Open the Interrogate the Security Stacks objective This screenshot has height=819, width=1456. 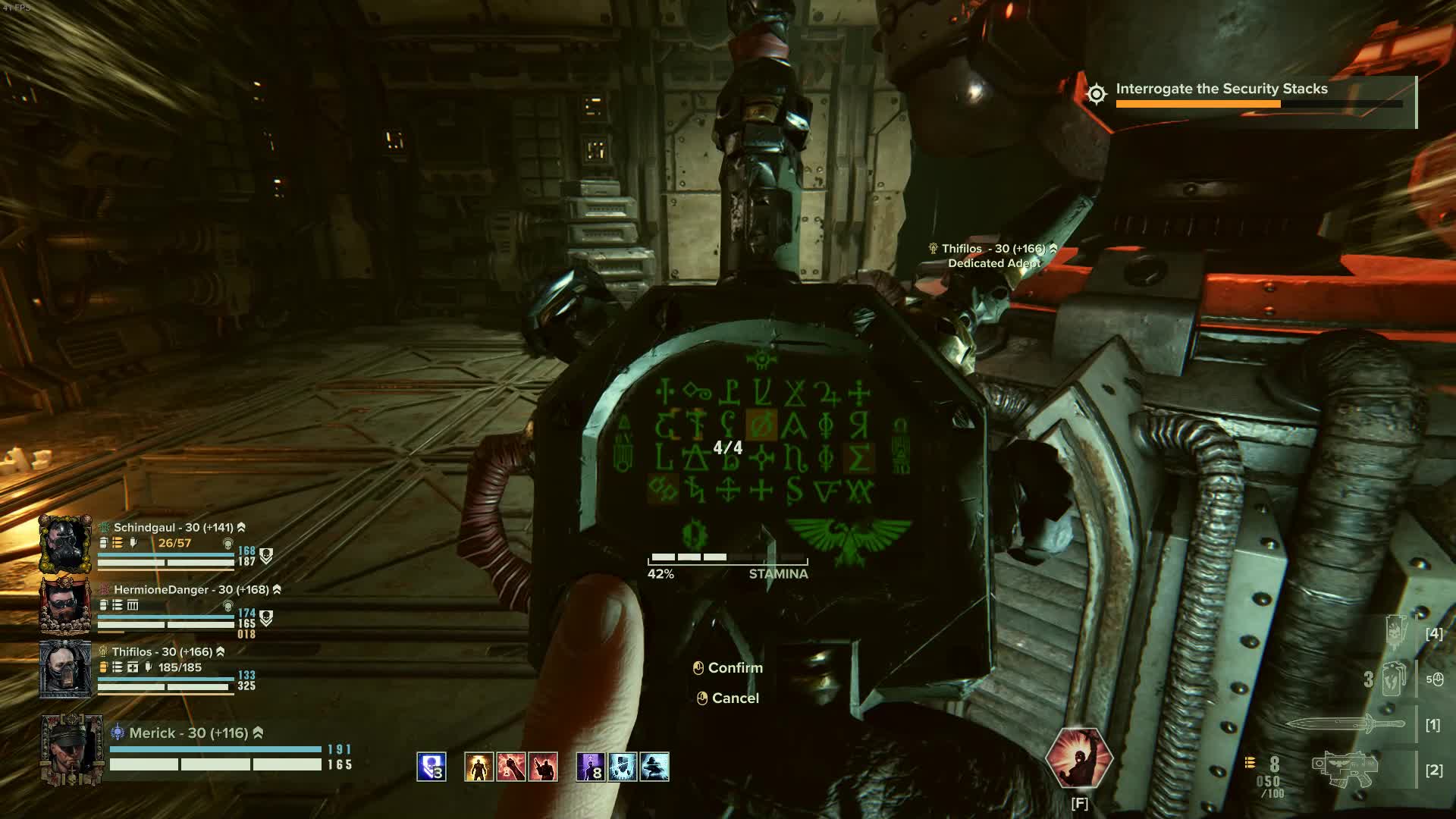click(1221, 89)
